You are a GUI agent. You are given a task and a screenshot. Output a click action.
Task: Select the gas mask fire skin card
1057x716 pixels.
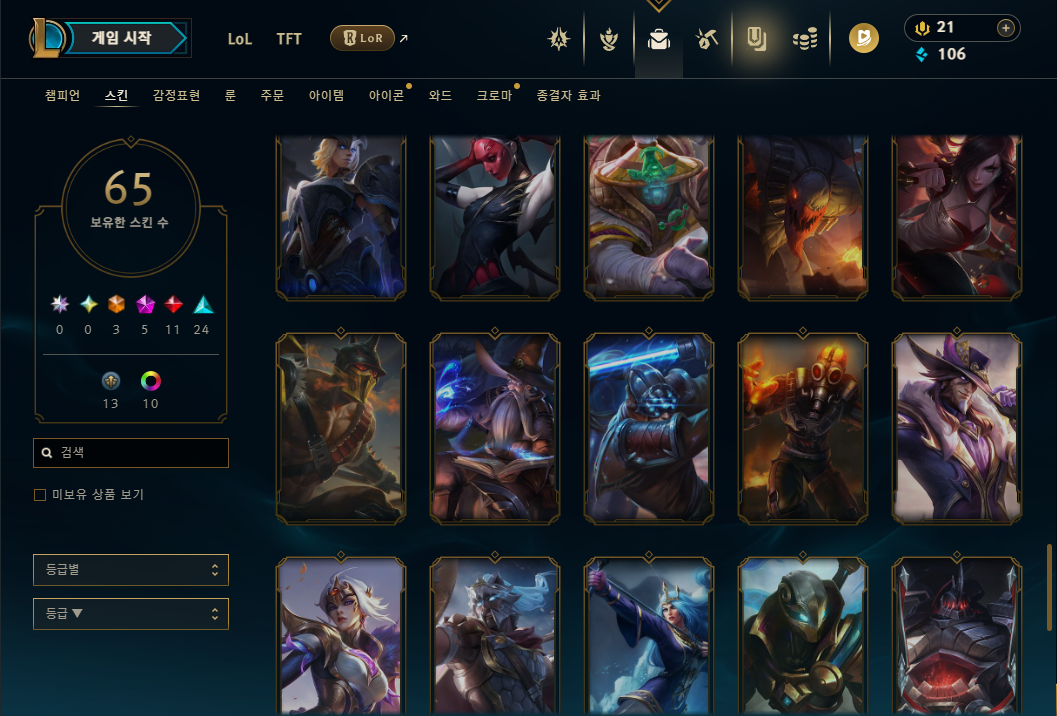803,428
